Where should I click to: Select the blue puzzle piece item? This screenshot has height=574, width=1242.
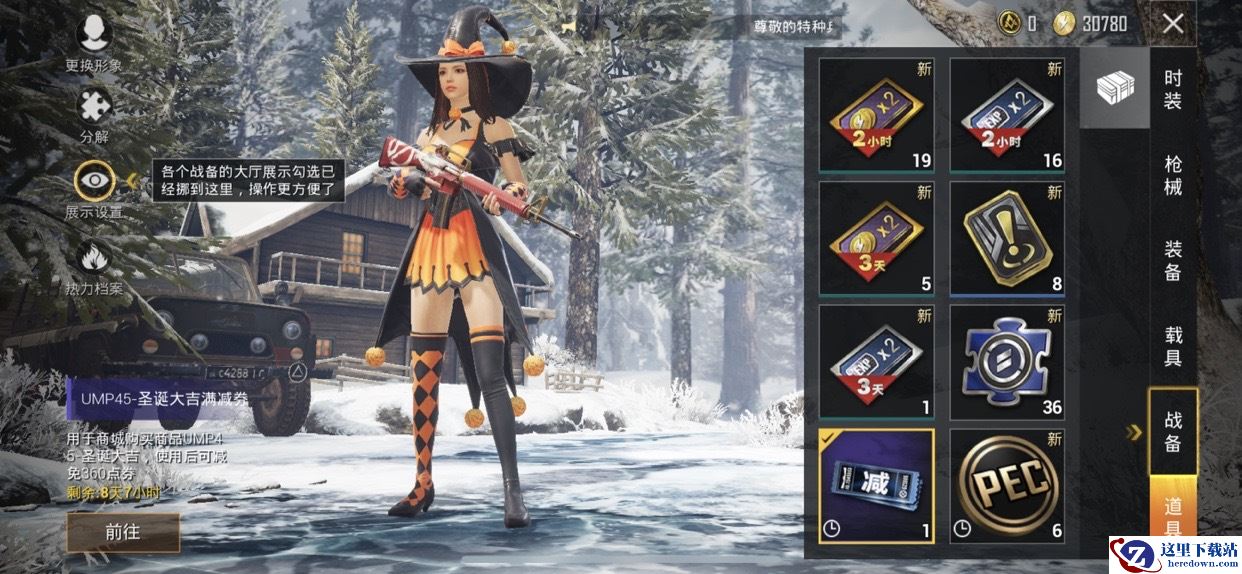click(1006, 362)
